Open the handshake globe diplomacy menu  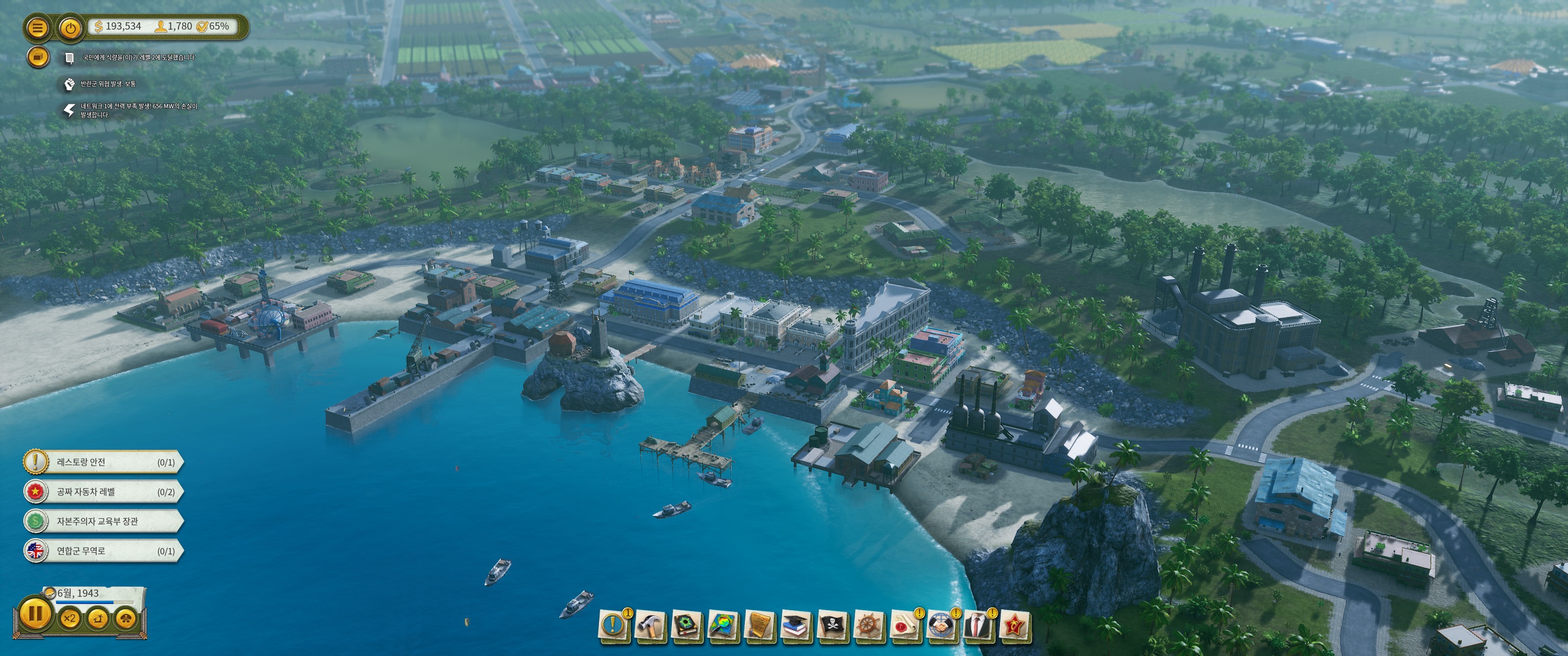tap(942, 625)
